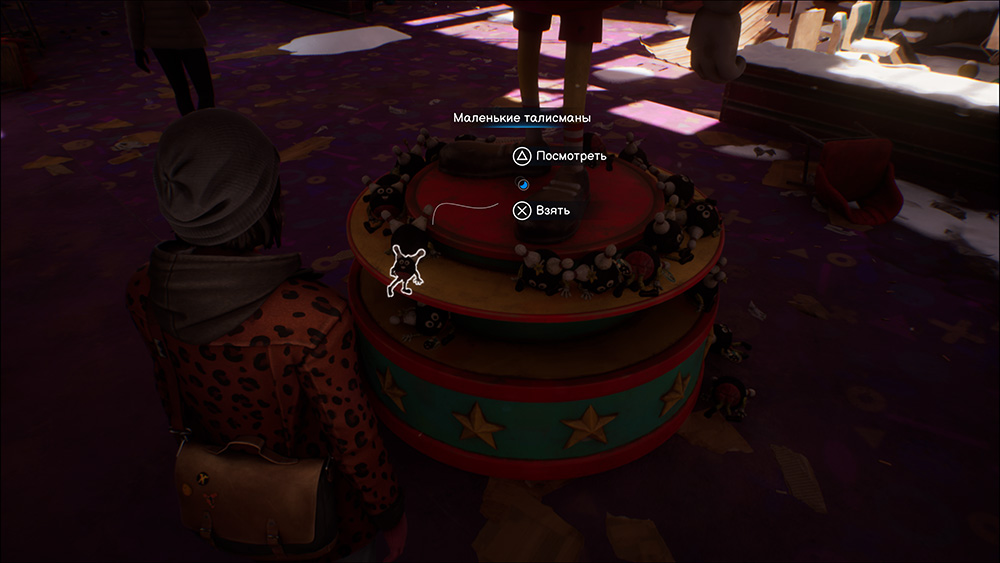Viewport: 1000px width, 563px height.
Task: Select the "Взять" interaction option
Action: (x=542, y=210)
